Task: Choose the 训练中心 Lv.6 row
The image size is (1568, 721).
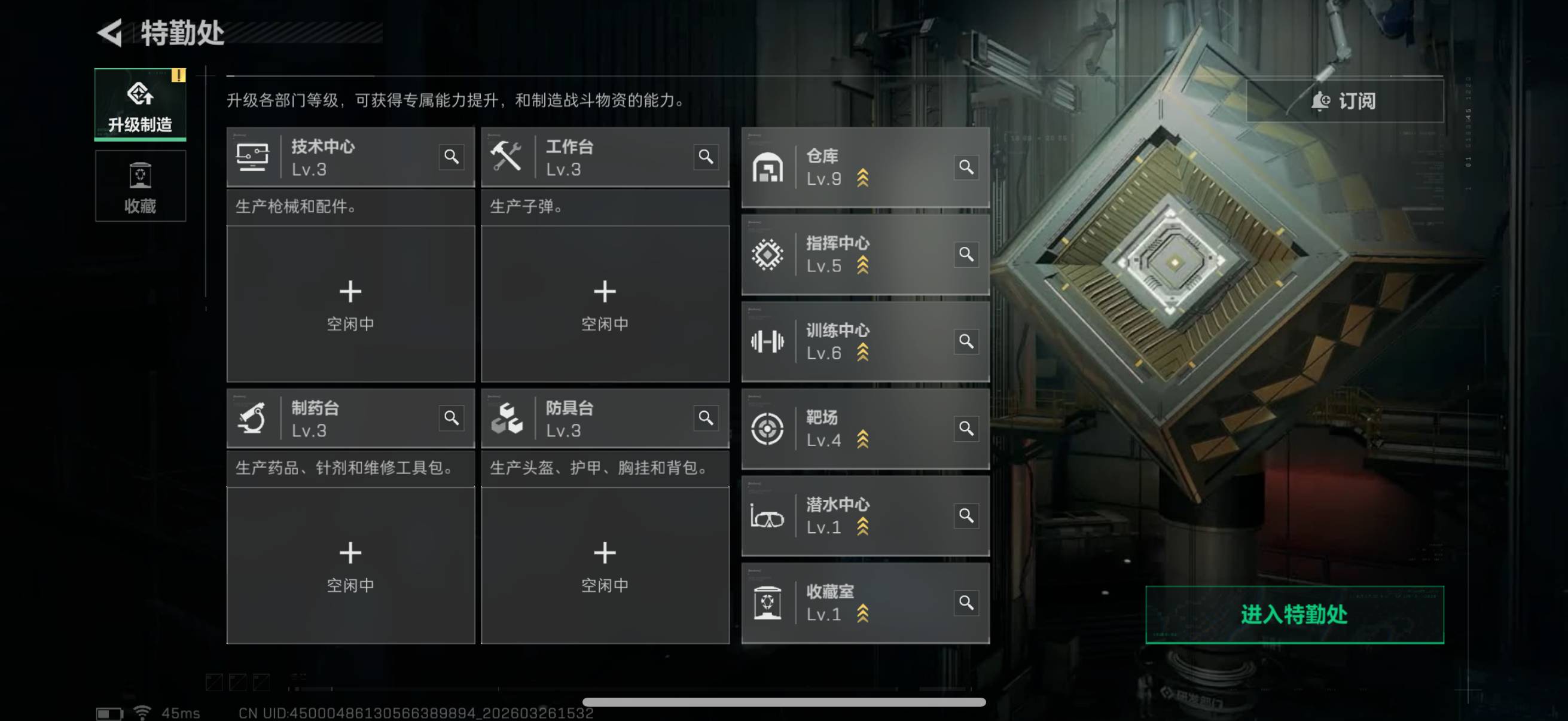Action: point(852,341)
